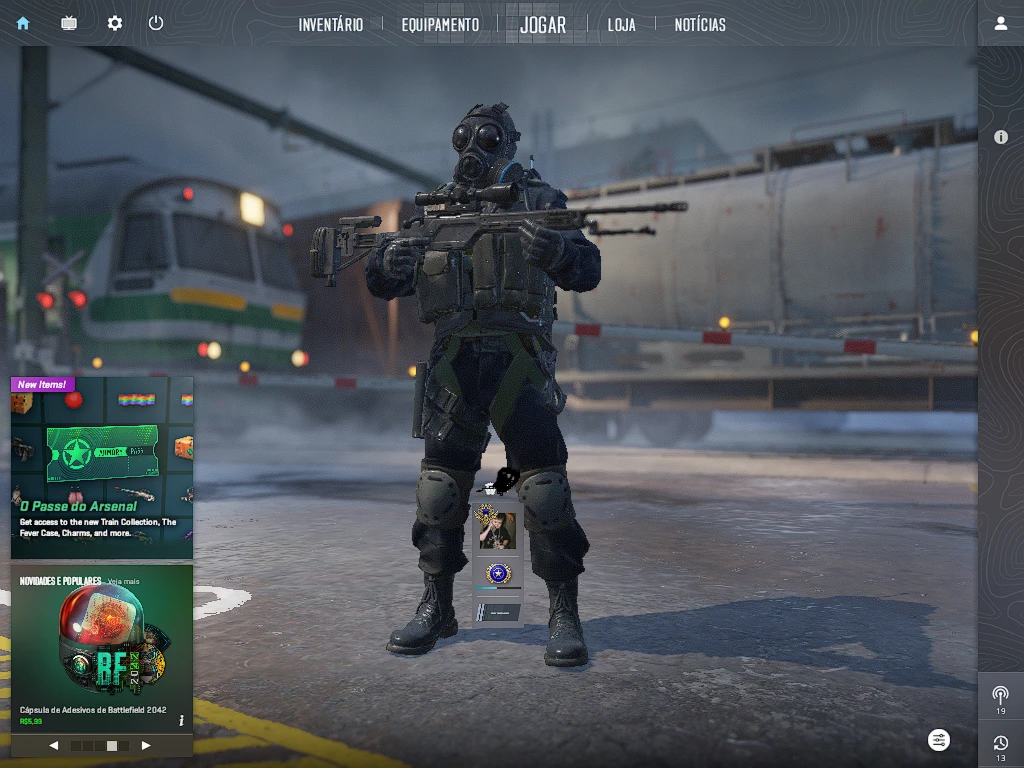This screenshot has width=1024, height=768.
Task: Show the capsule info 'i' icon
Action: click(181, 720)
